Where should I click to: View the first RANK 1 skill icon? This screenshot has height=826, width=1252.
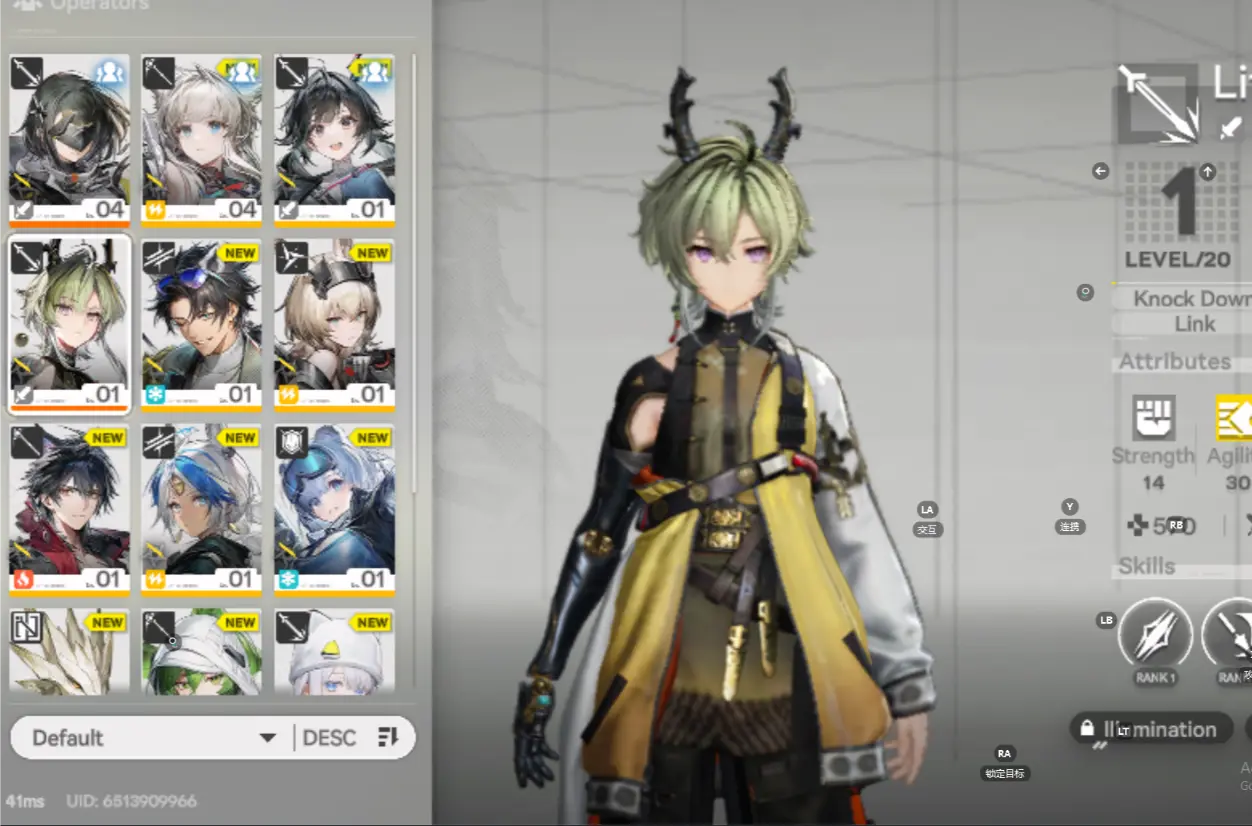tap(1155, 634)
